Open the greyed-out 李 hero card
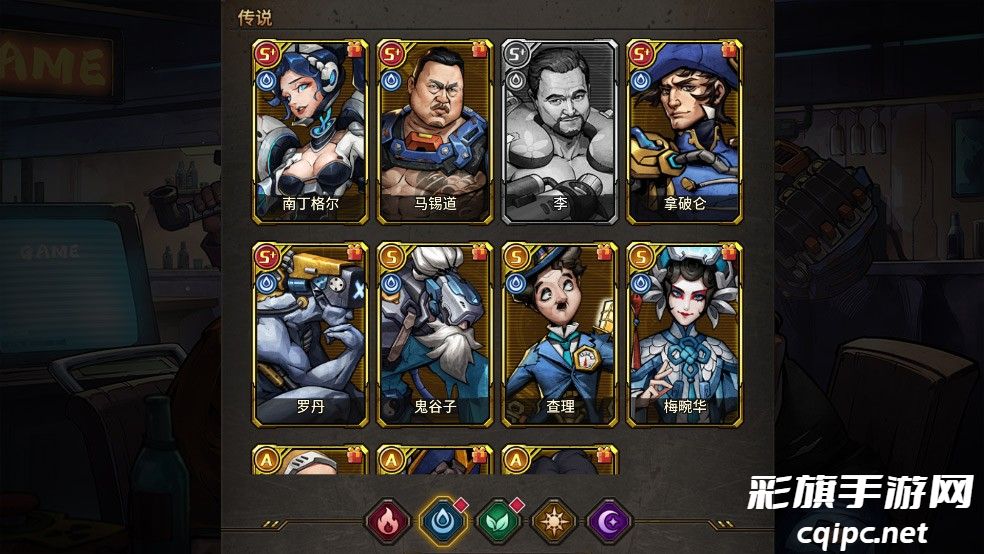Screen dimensions: 984x554 [559, 132]
